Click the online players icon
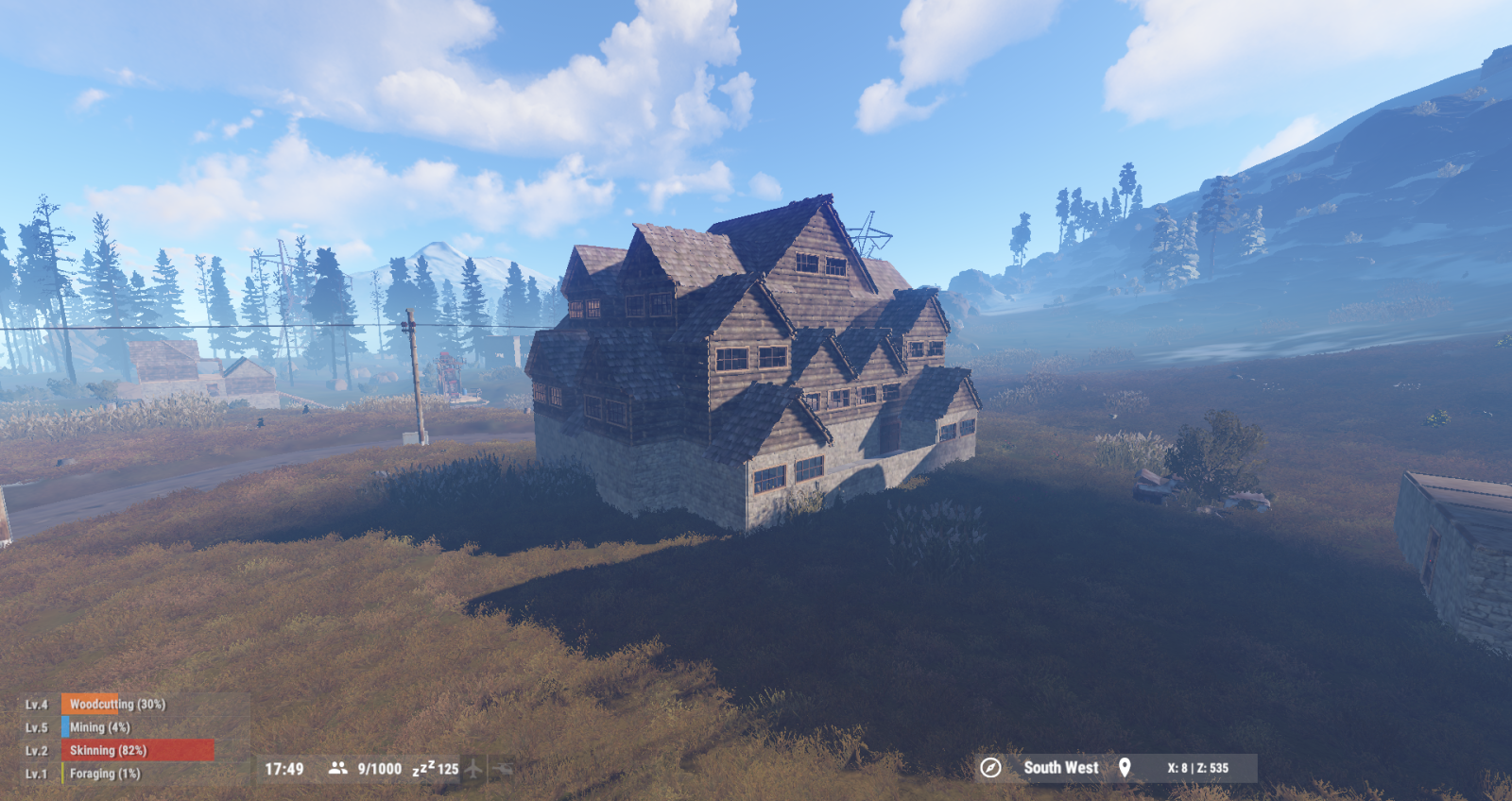1512x801 pixels. tap(337, 769)
